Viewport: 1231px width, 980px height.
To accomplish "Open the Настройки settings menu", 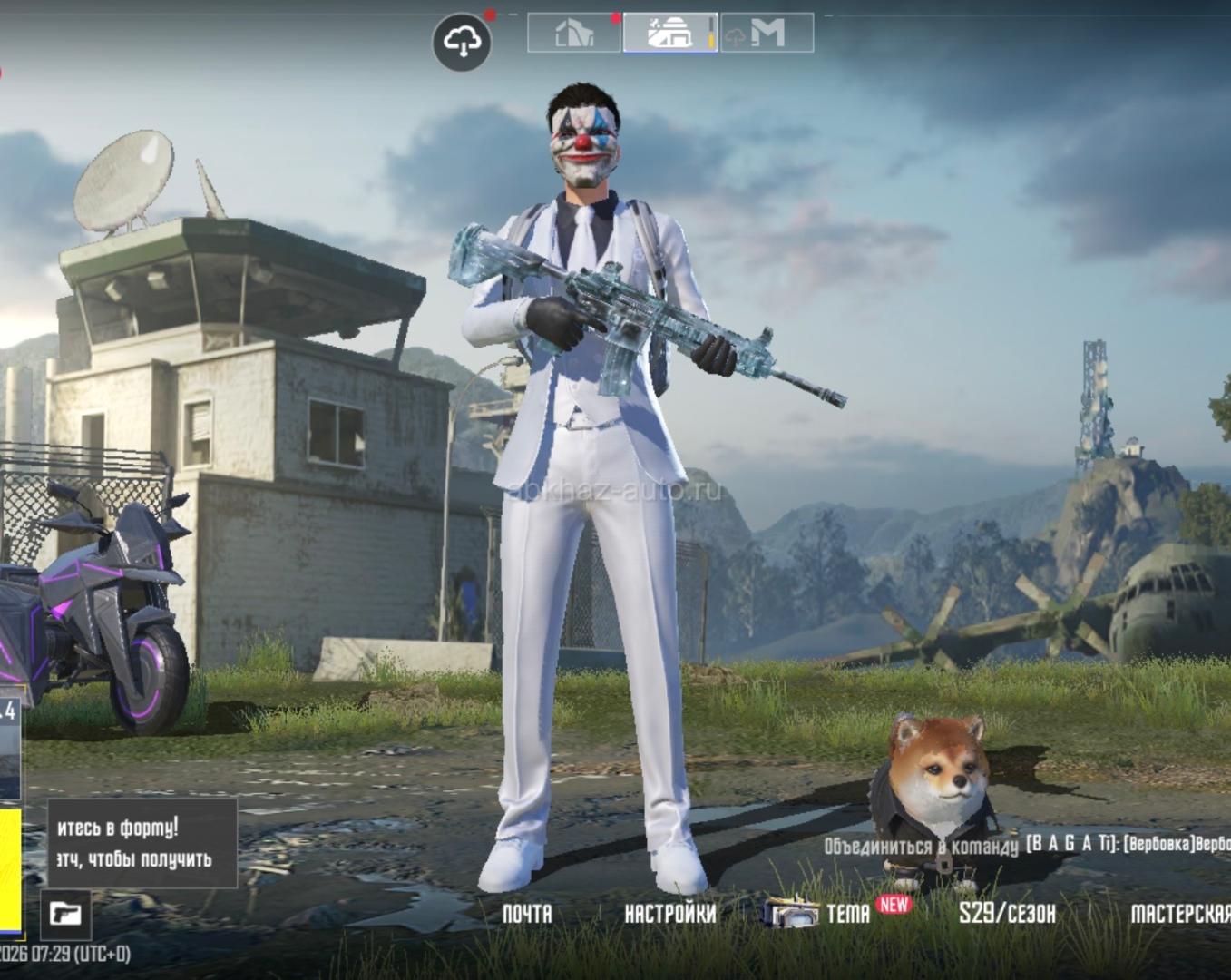I will tap(669, 913).
